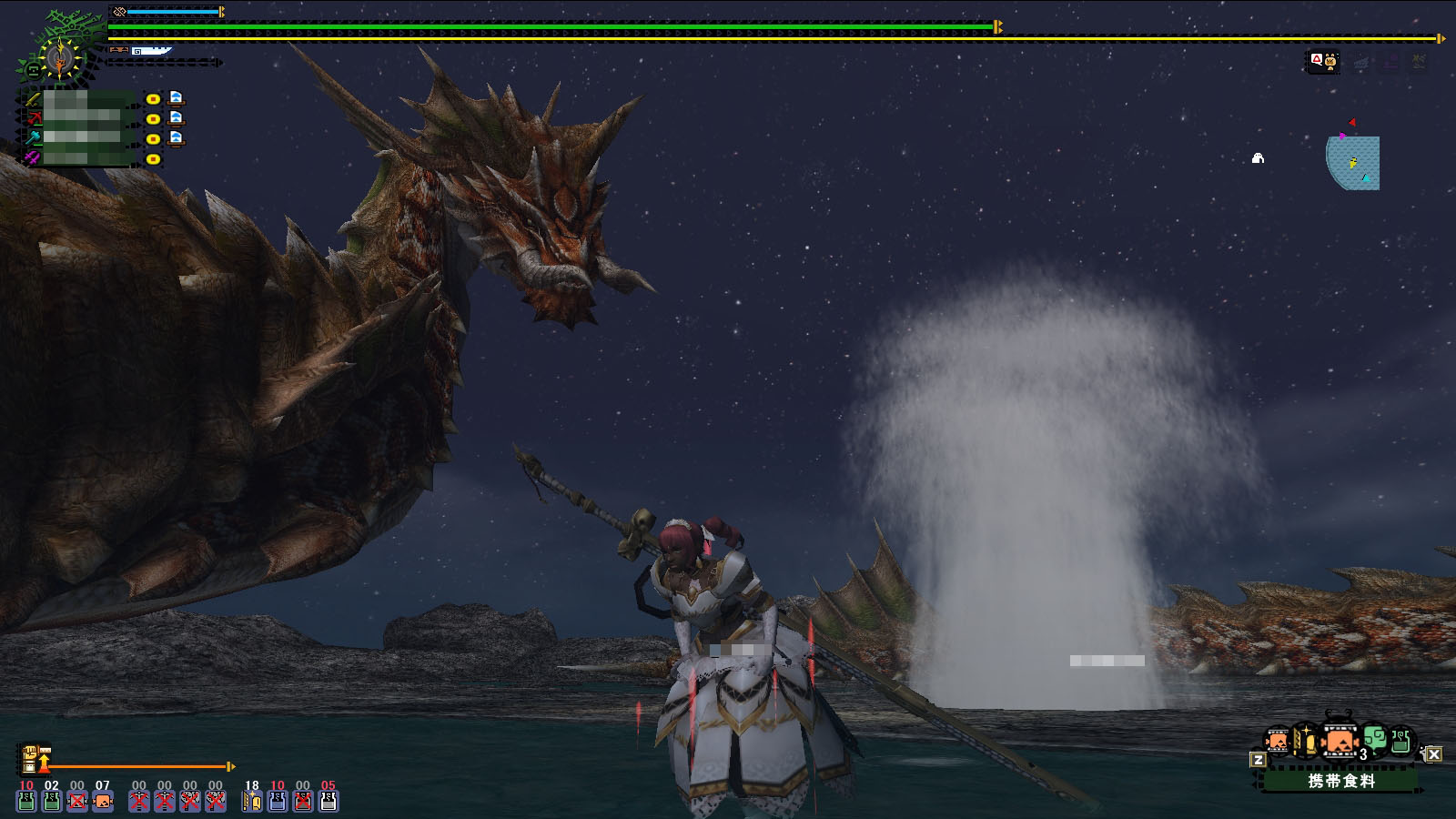Use the orange ration shortcut with count 07
Viewport: 1456px width, 819px height.
coord(103,800)
